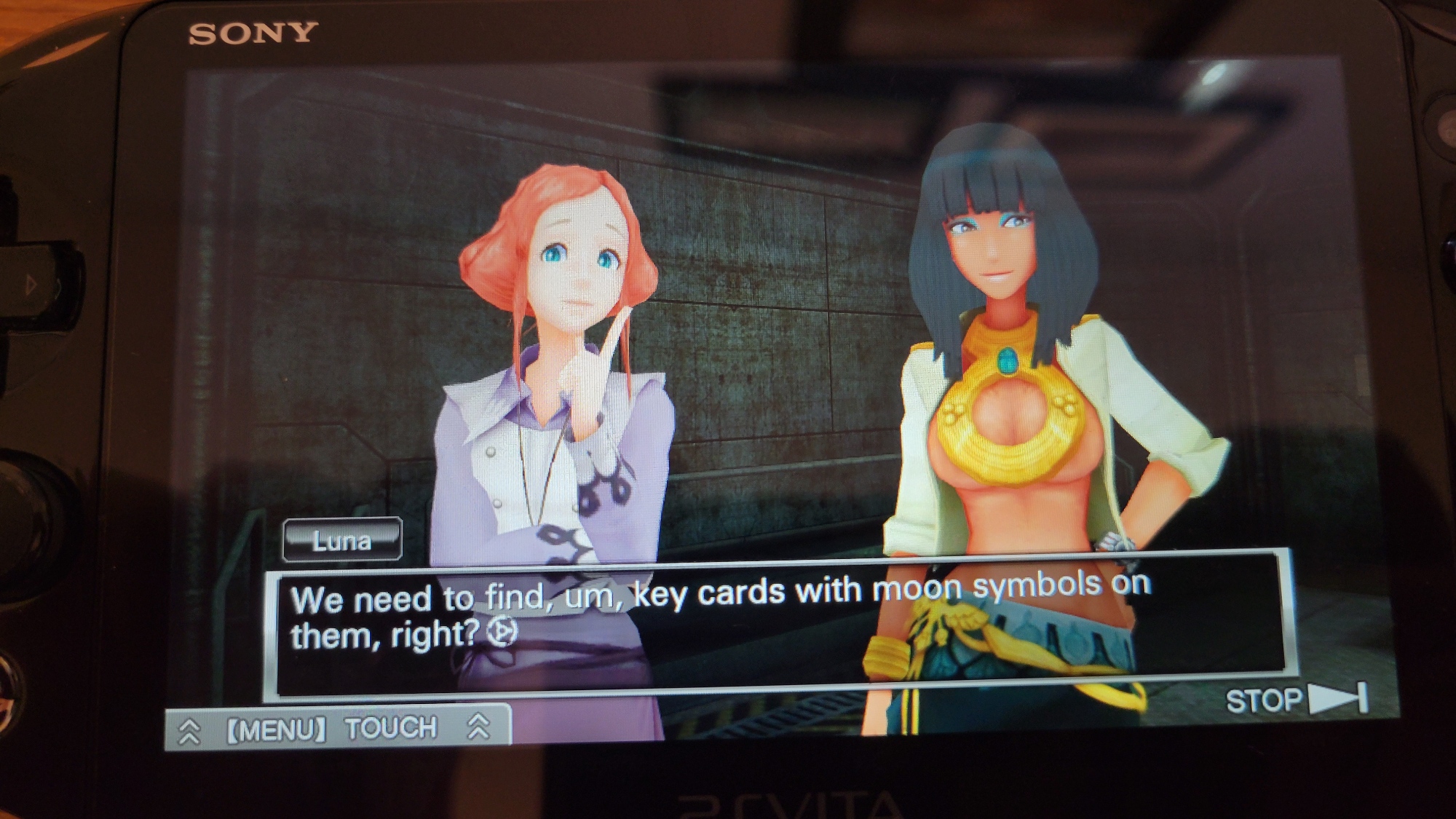This screenshot has height=819, width=1456.
Task: Tap the STOP skip button
Action: 1296,700
